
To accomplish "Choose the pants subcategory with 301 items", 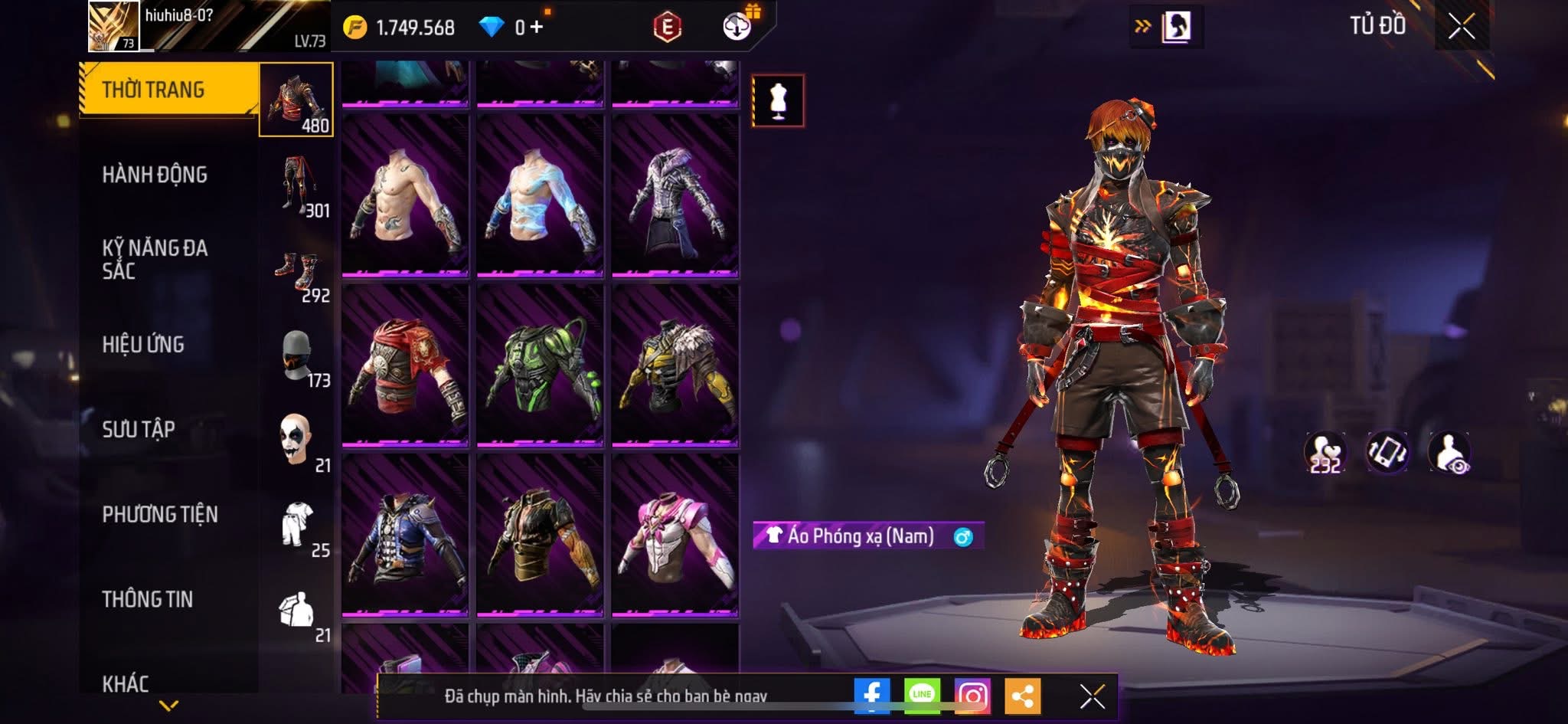I will tap(297, 185).
